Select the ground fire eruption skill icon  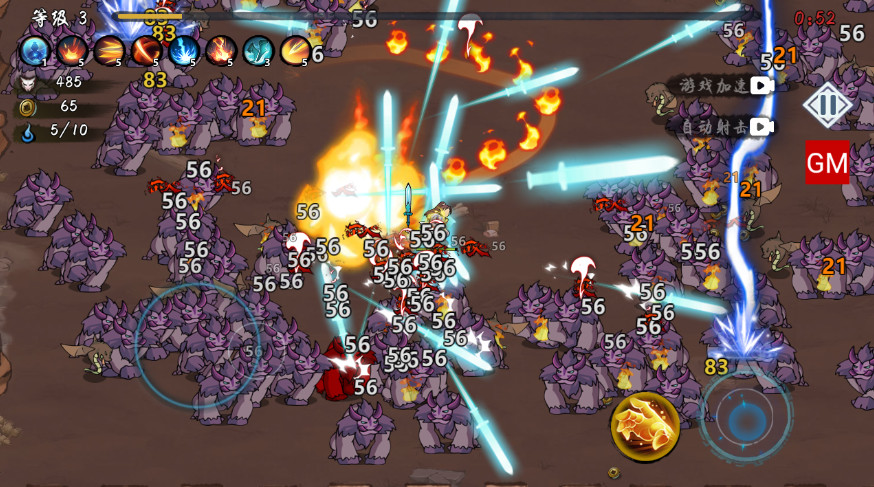click(x=72, y=50)
